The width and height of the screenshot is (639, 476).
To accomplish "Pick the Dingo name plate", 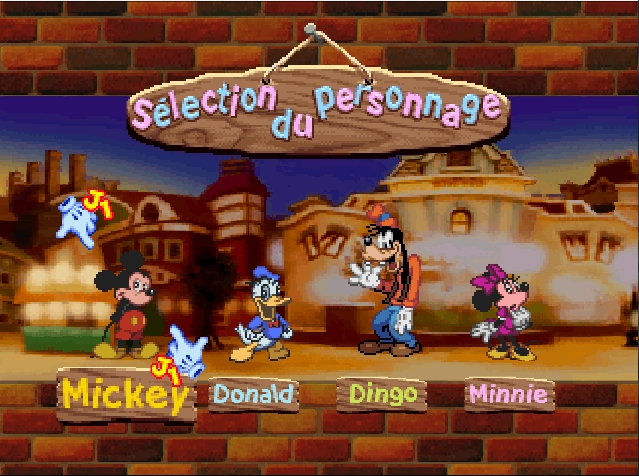I will (383, 393).
